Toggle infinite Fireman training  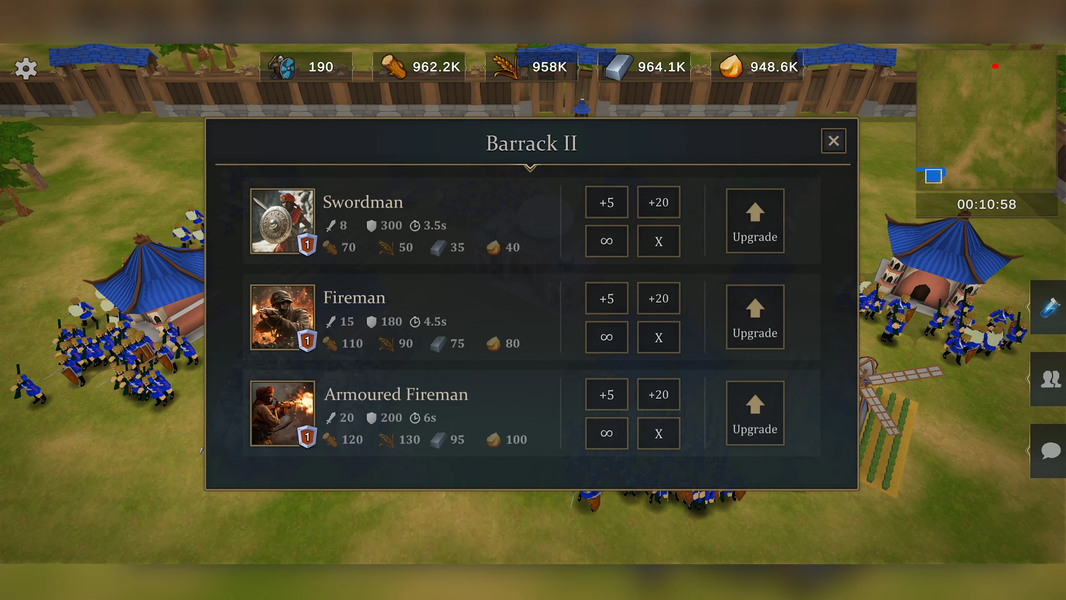[607, 337]
